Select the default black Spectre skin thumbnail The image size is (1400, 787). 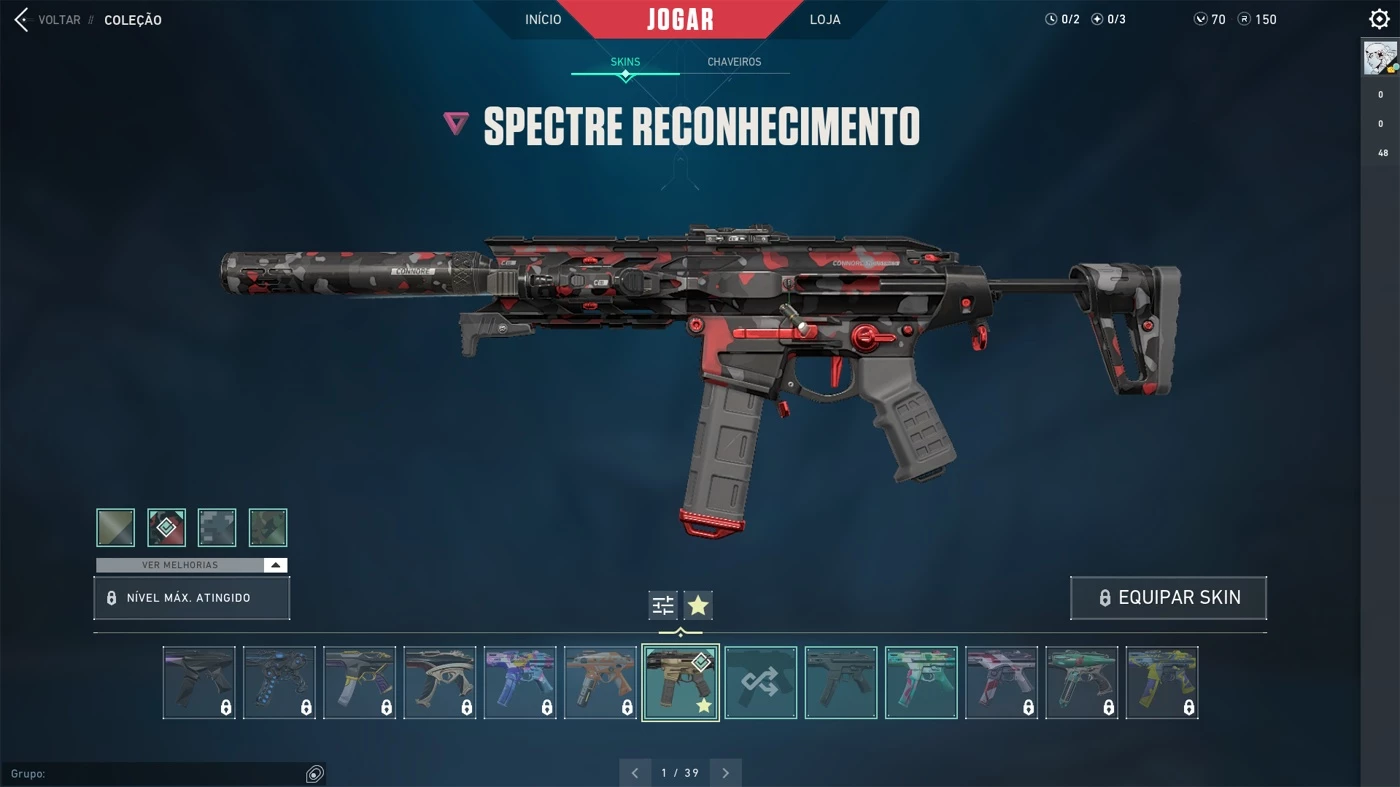pos(841,683)
